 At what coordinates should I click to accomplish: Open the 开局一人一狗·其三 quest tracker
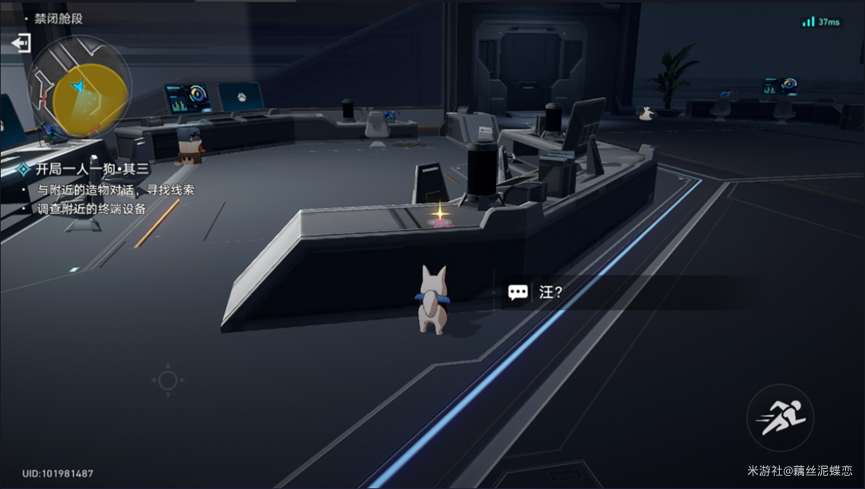tap(92, 169)
